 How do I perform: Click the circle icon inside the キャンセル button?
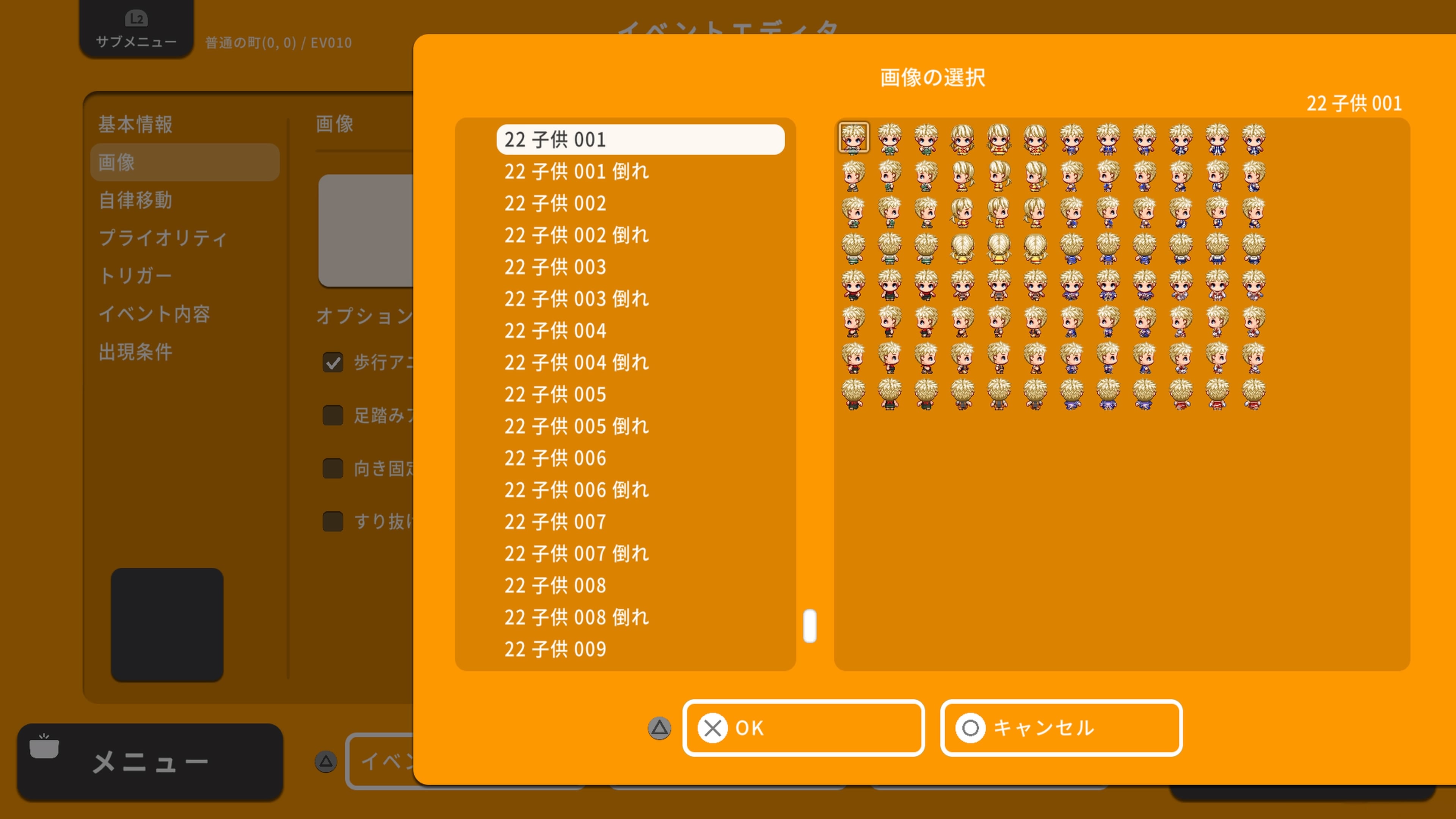tap(971, 728)
